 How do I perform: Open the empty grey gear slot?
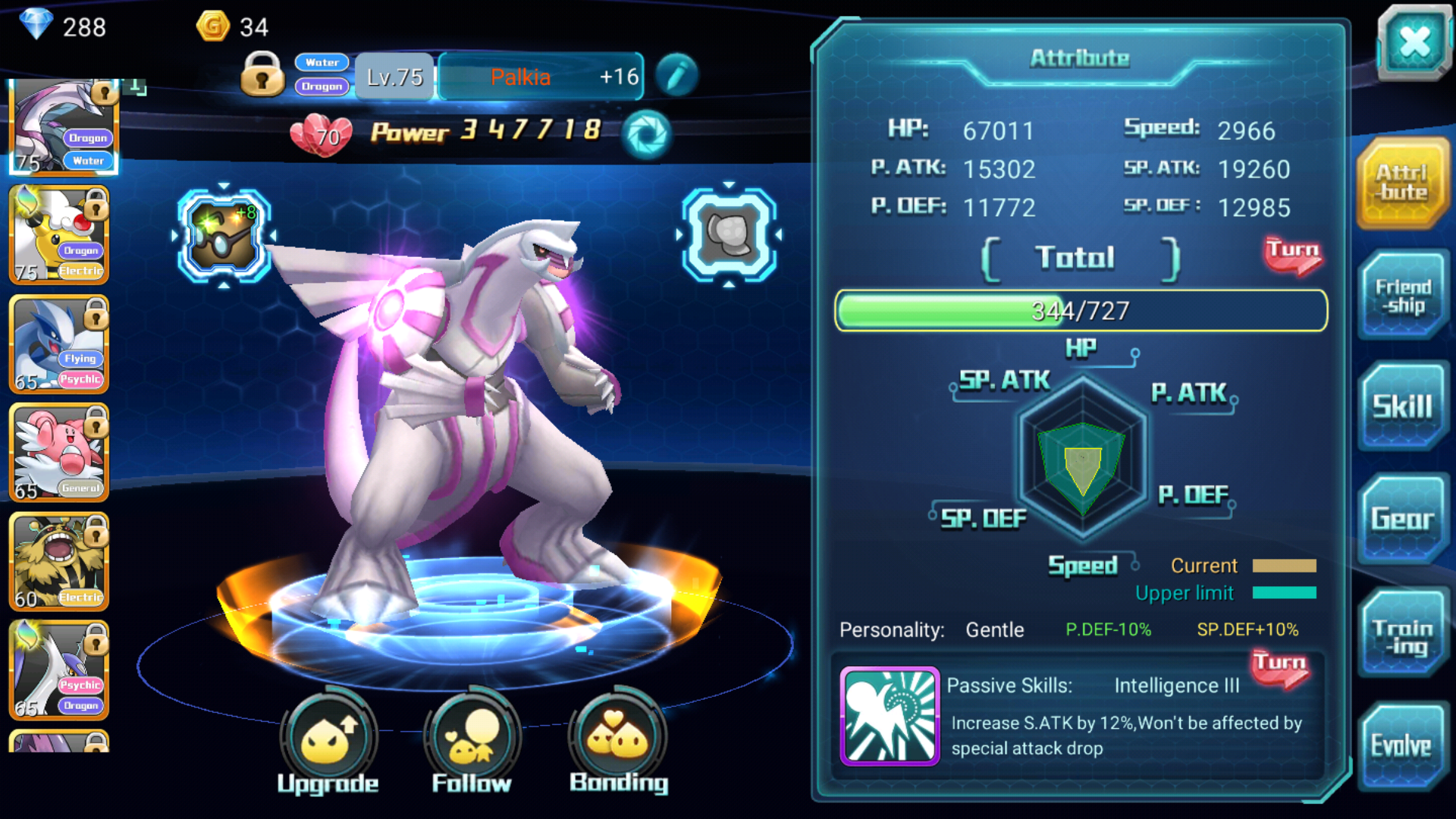(x=729, y=235)
